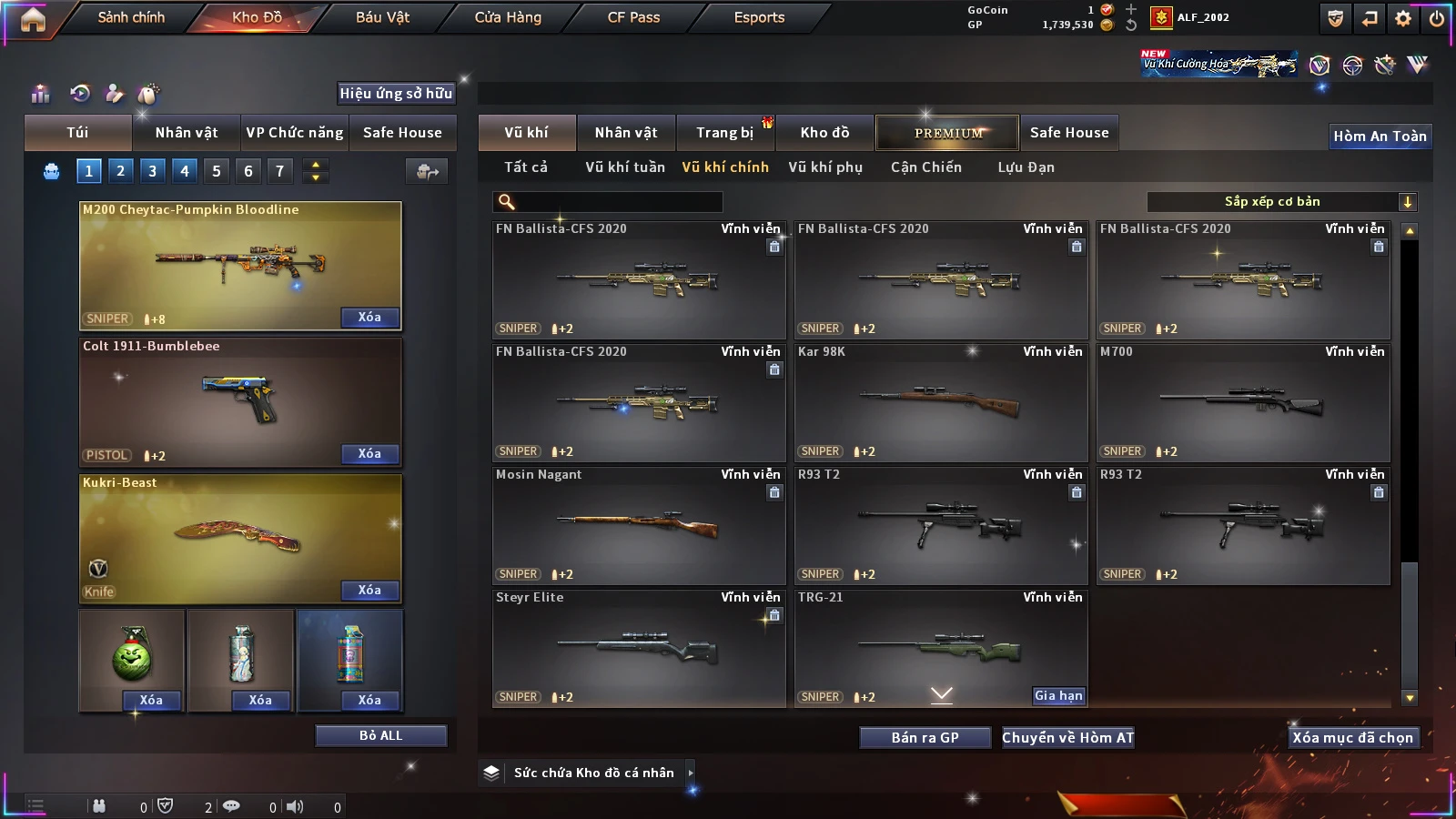1456x819 pixels.
Task: Select bag number 3
Action: click(x=152, y=170)
